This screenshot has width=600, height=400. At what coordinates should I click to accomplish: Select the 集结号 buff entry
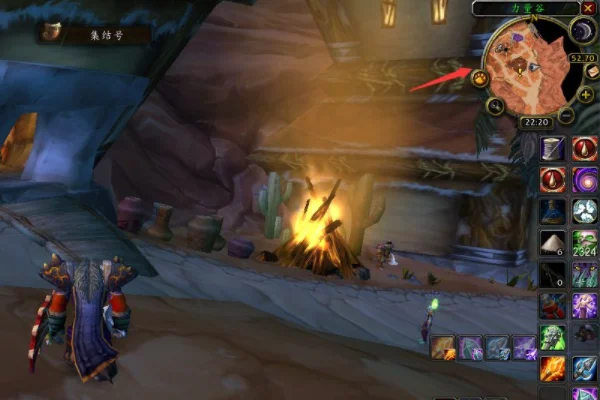pos(95,33)
